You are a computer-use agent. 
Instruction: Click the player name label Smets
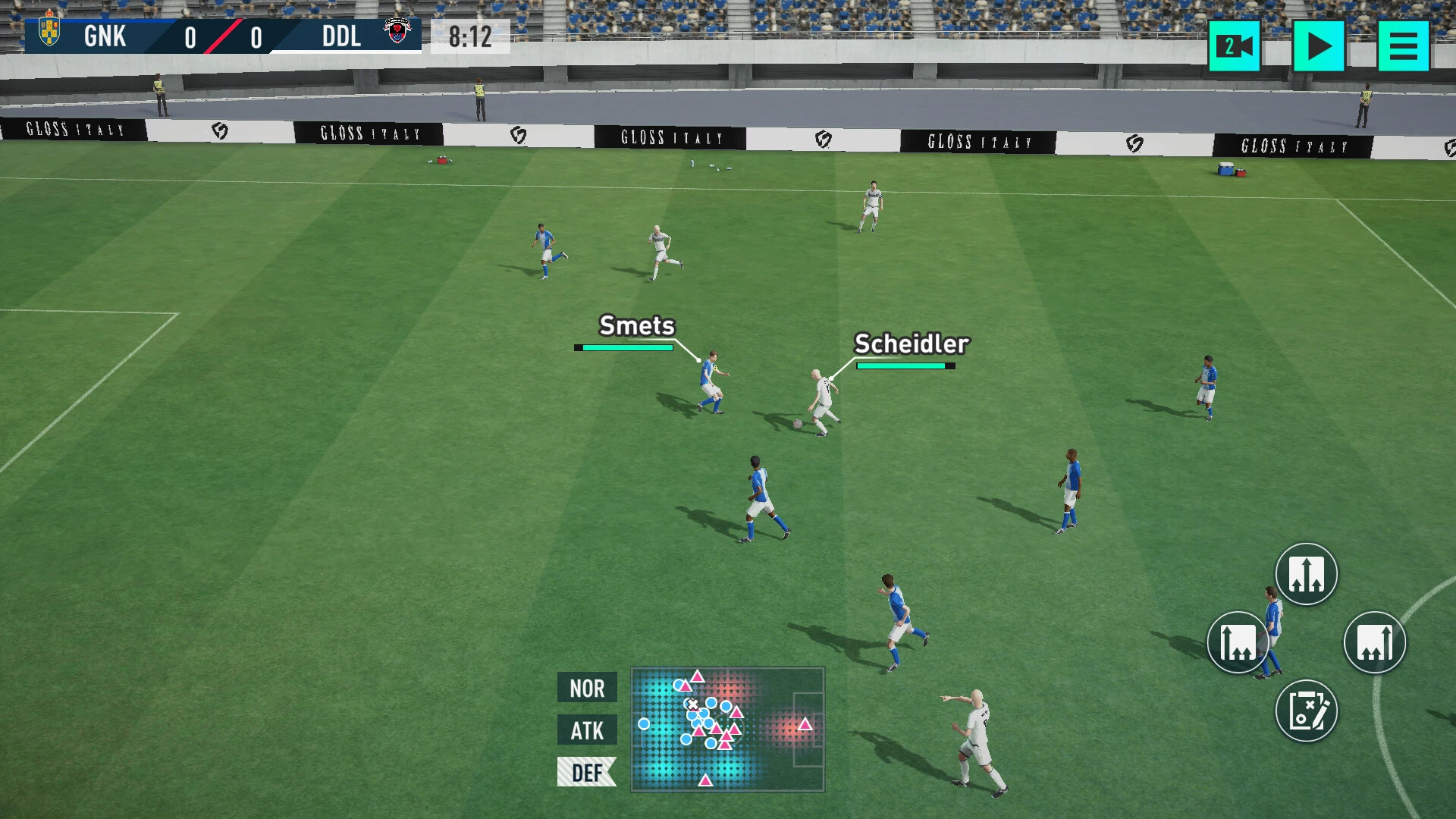pyautogui.click(x=635, y=326)
